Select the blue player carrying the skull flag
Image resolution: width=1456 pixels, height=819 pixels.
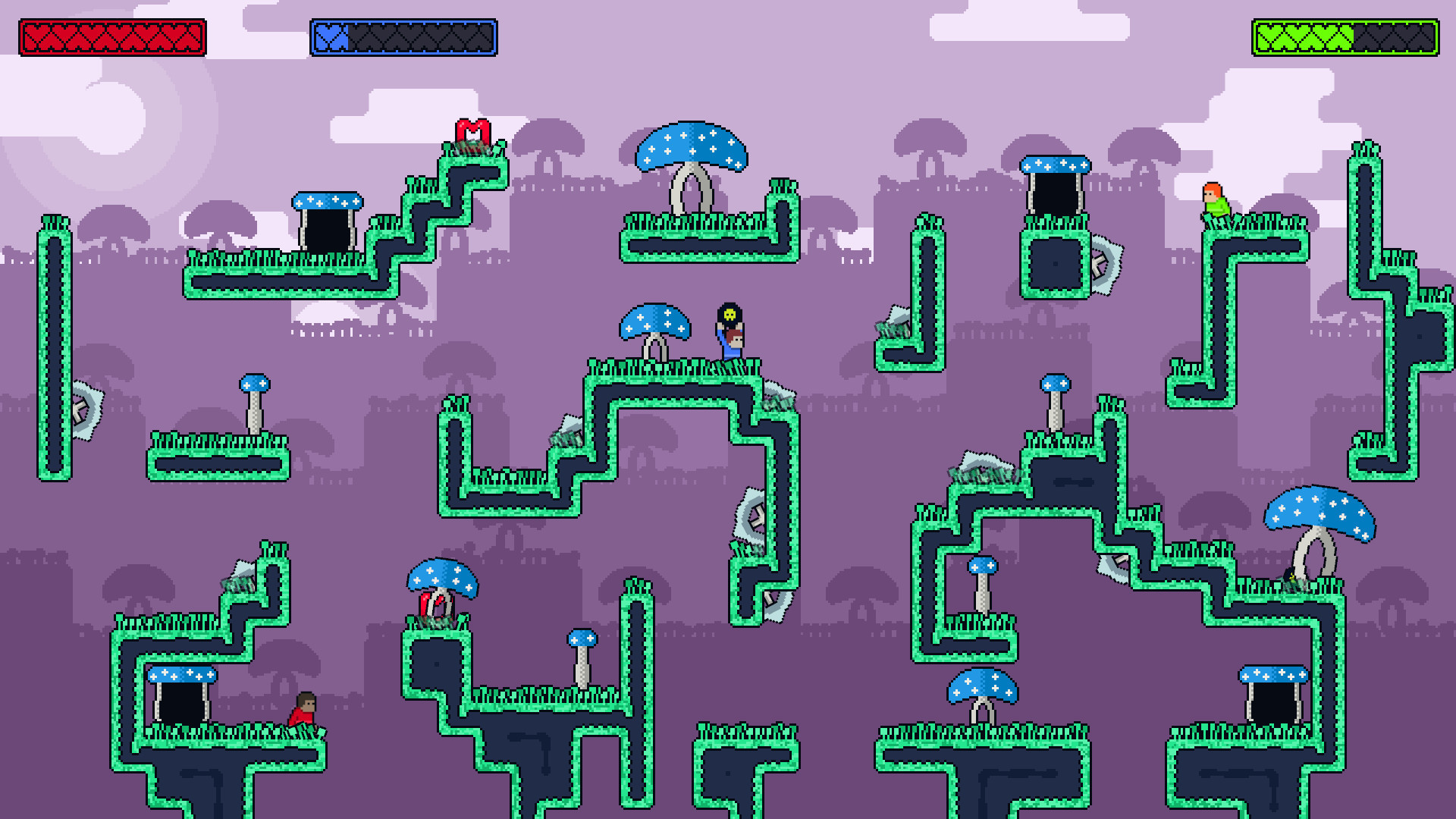(730, 341)
